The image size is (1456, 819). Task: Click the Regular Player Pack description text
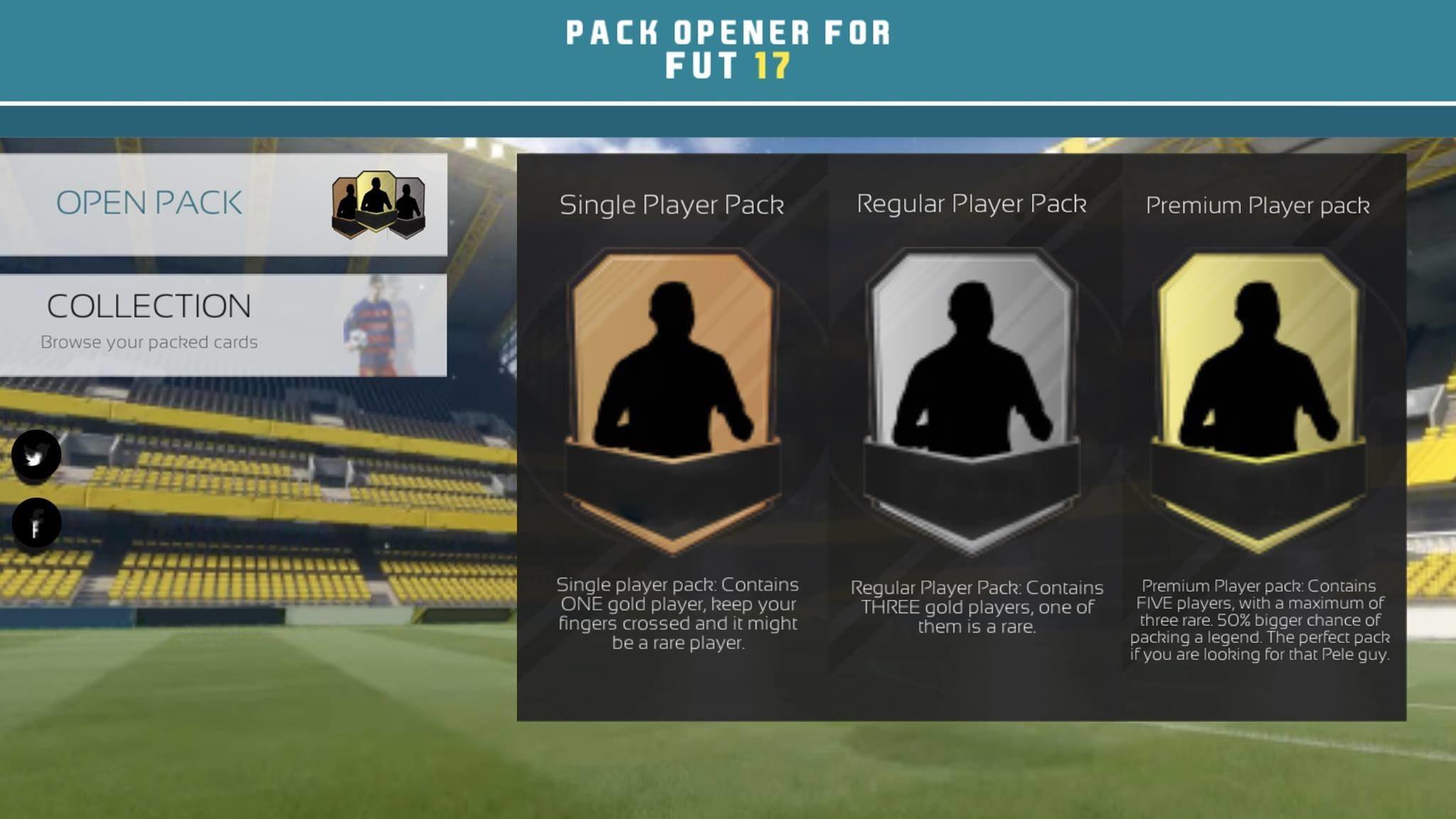point(977,607)
